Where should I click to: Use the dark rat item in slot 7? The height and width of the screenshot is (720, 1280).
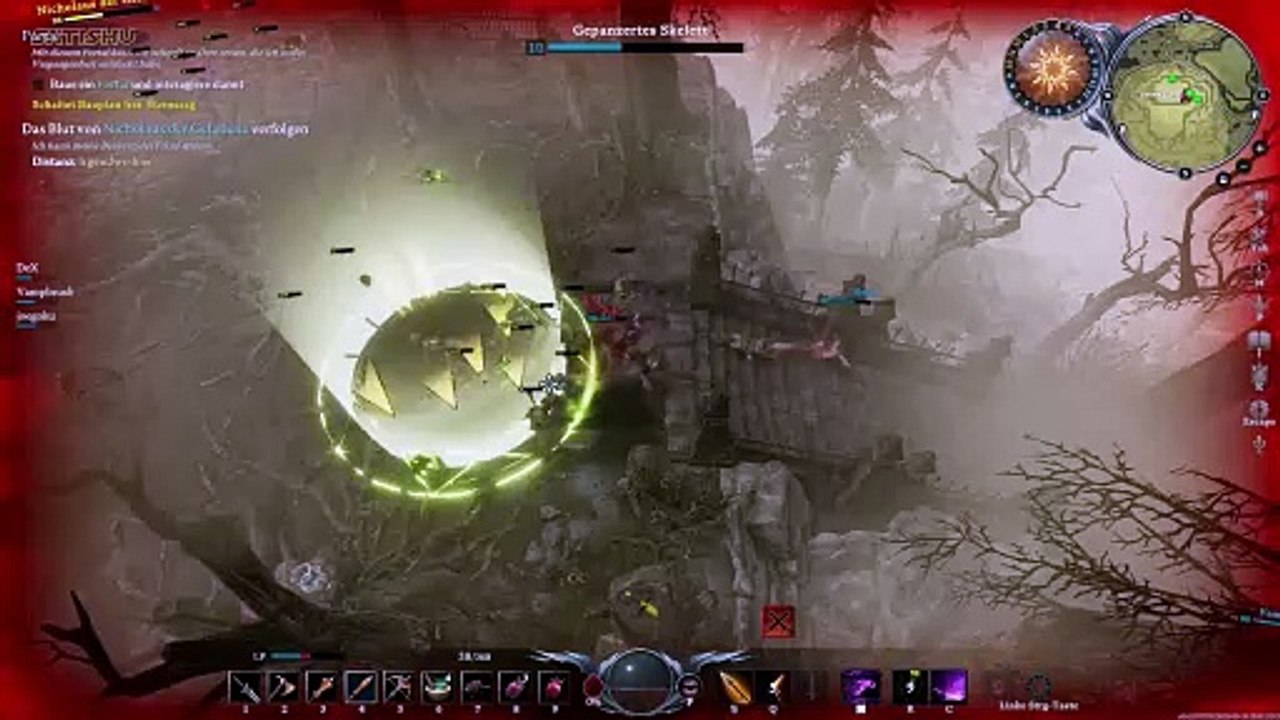click(476, 687)
